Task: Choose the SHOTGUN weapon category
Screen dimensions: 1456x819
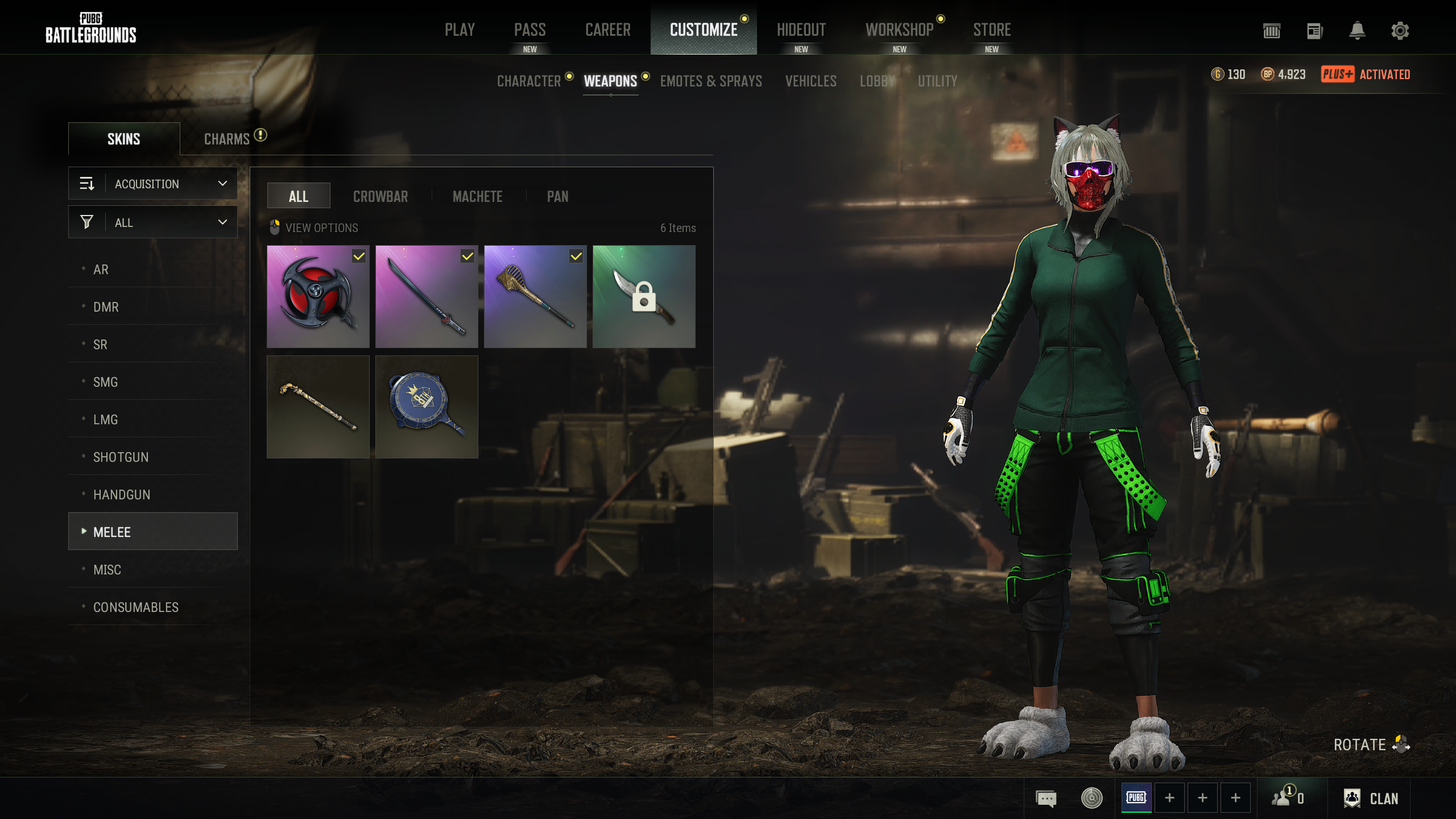Action: (x=121, y=457)
